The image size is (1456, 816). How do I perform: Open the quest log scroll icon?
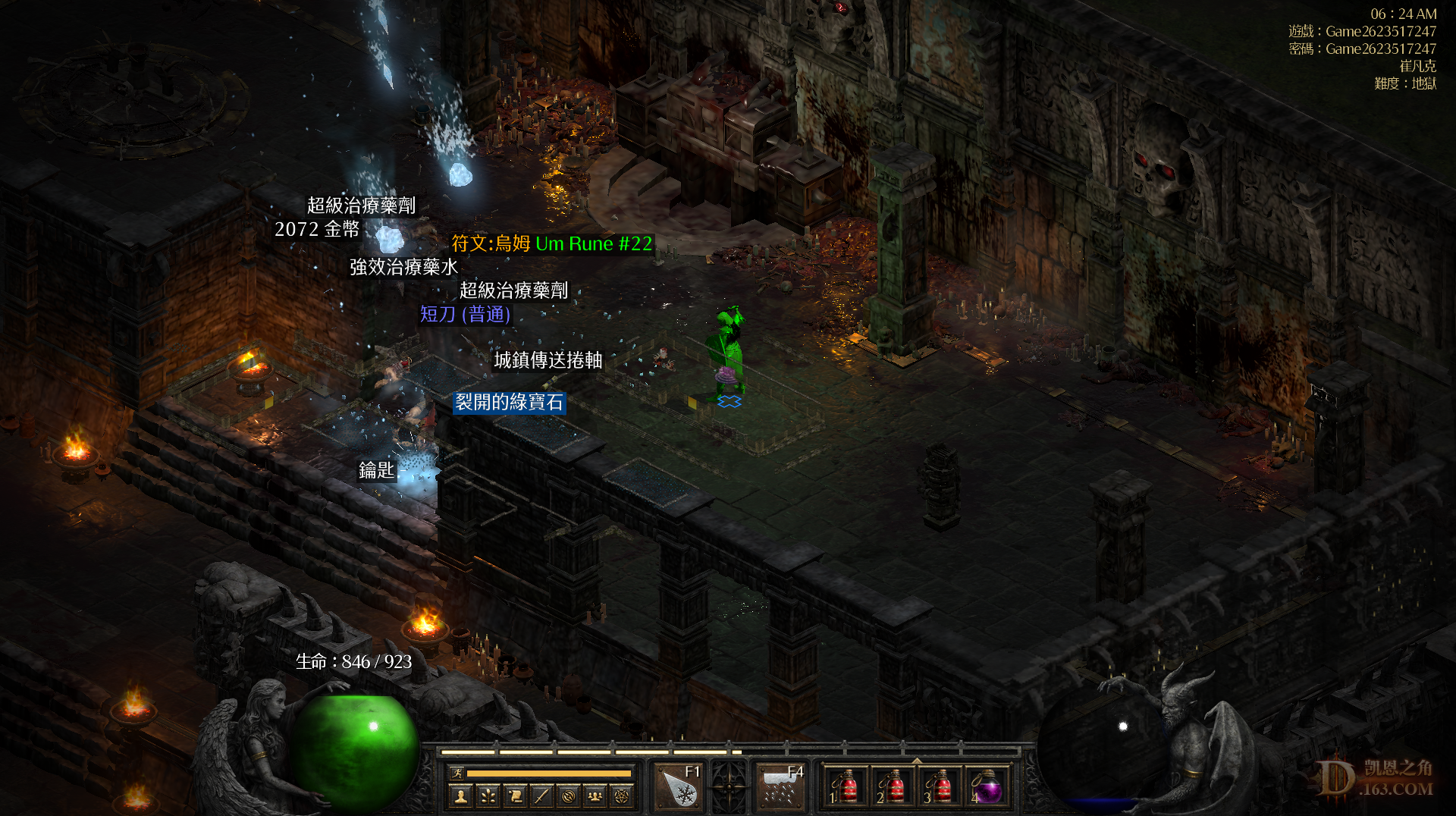515,796
